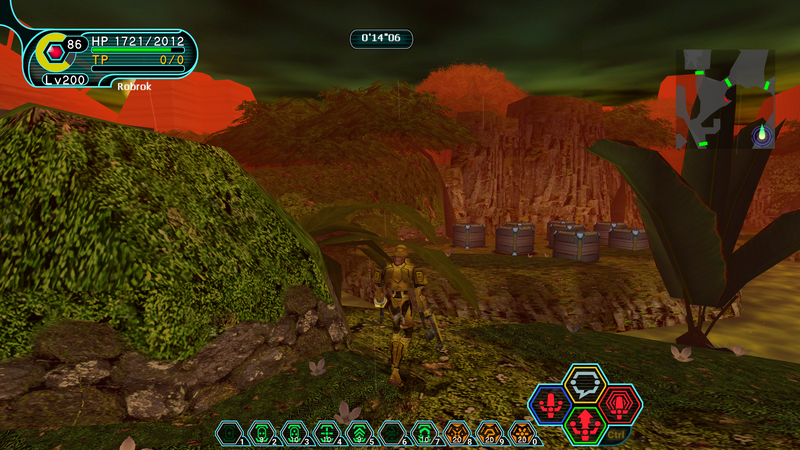Use the green chevron item in slot 5
Image resolution: width=800 pixels, height=450 pixels.
point(359,433)
